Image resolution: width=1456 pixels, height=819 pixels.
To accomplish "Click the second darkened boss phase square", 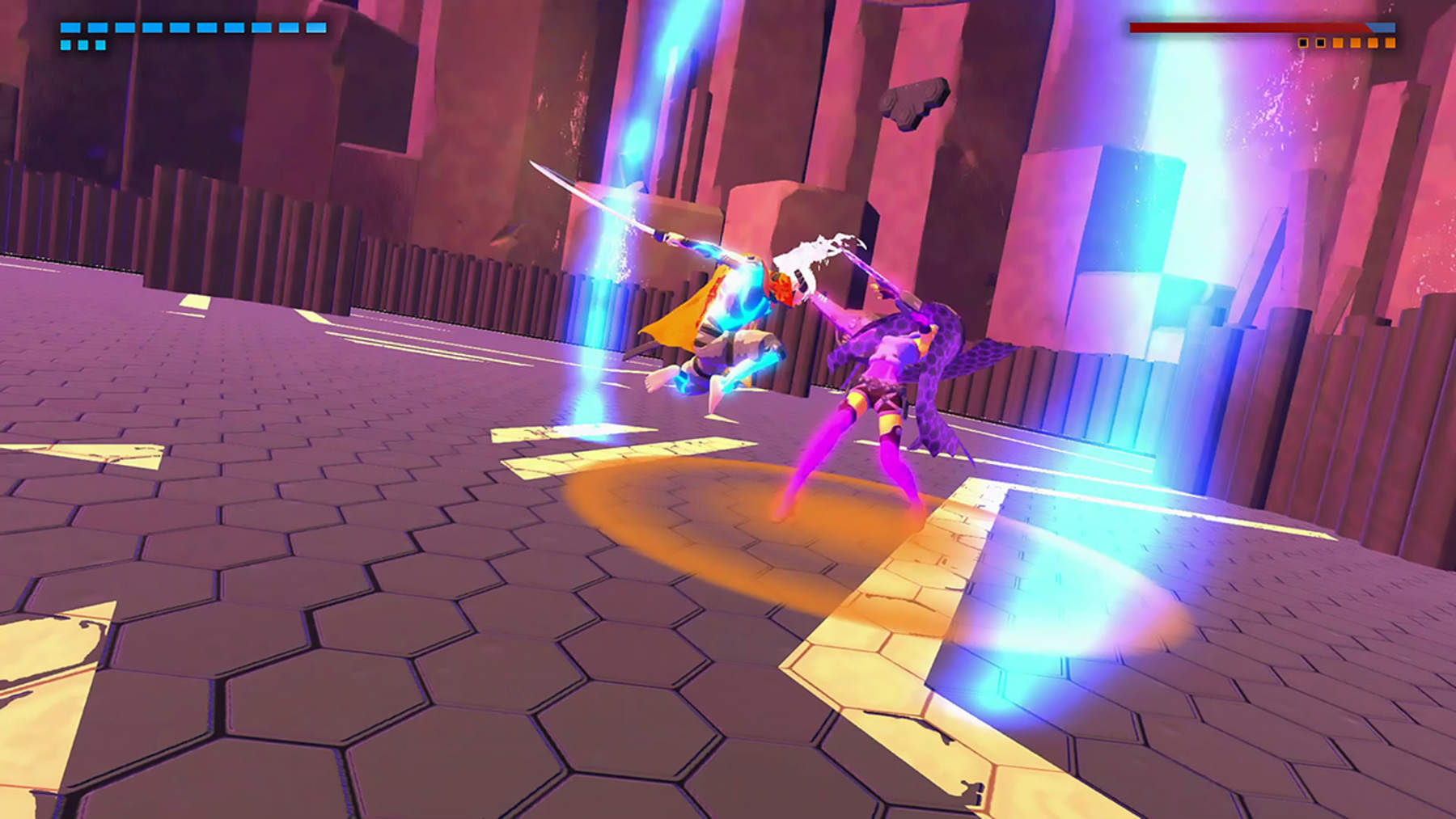I will click(1321, 43).
